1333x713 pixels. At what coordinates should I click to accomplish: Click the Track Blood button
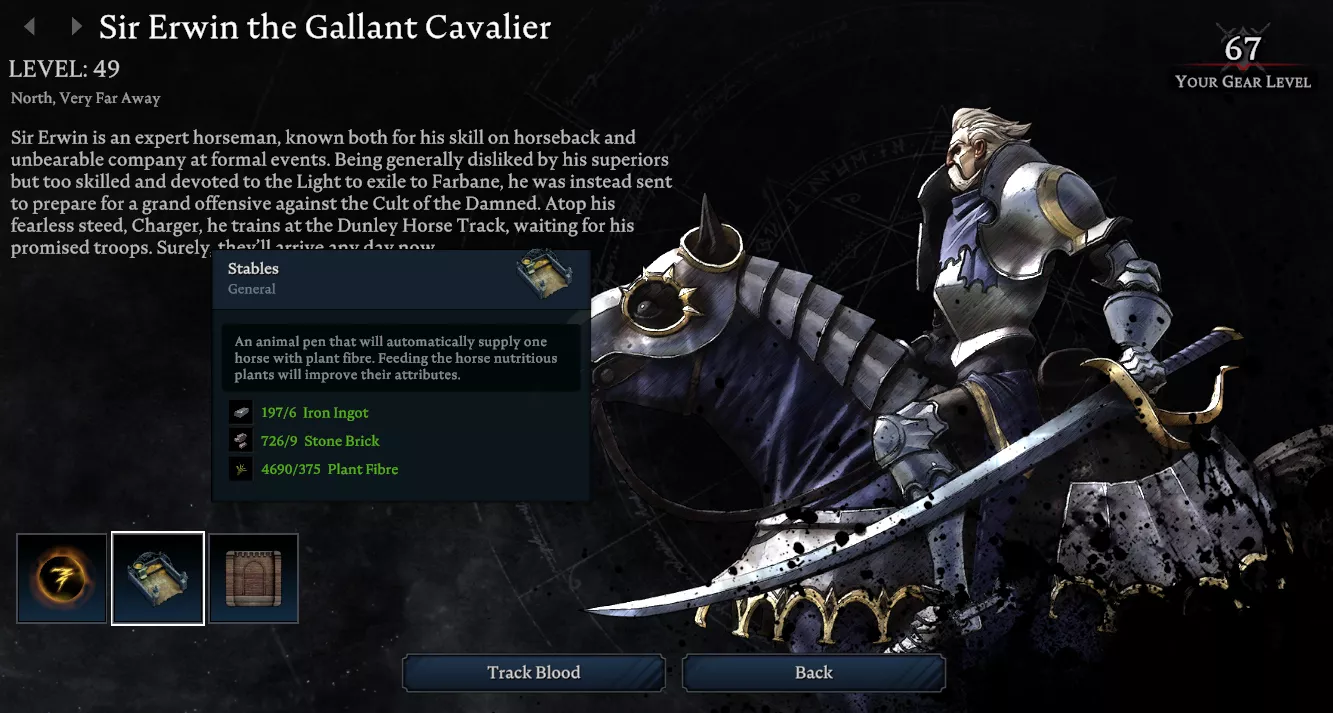533,673
